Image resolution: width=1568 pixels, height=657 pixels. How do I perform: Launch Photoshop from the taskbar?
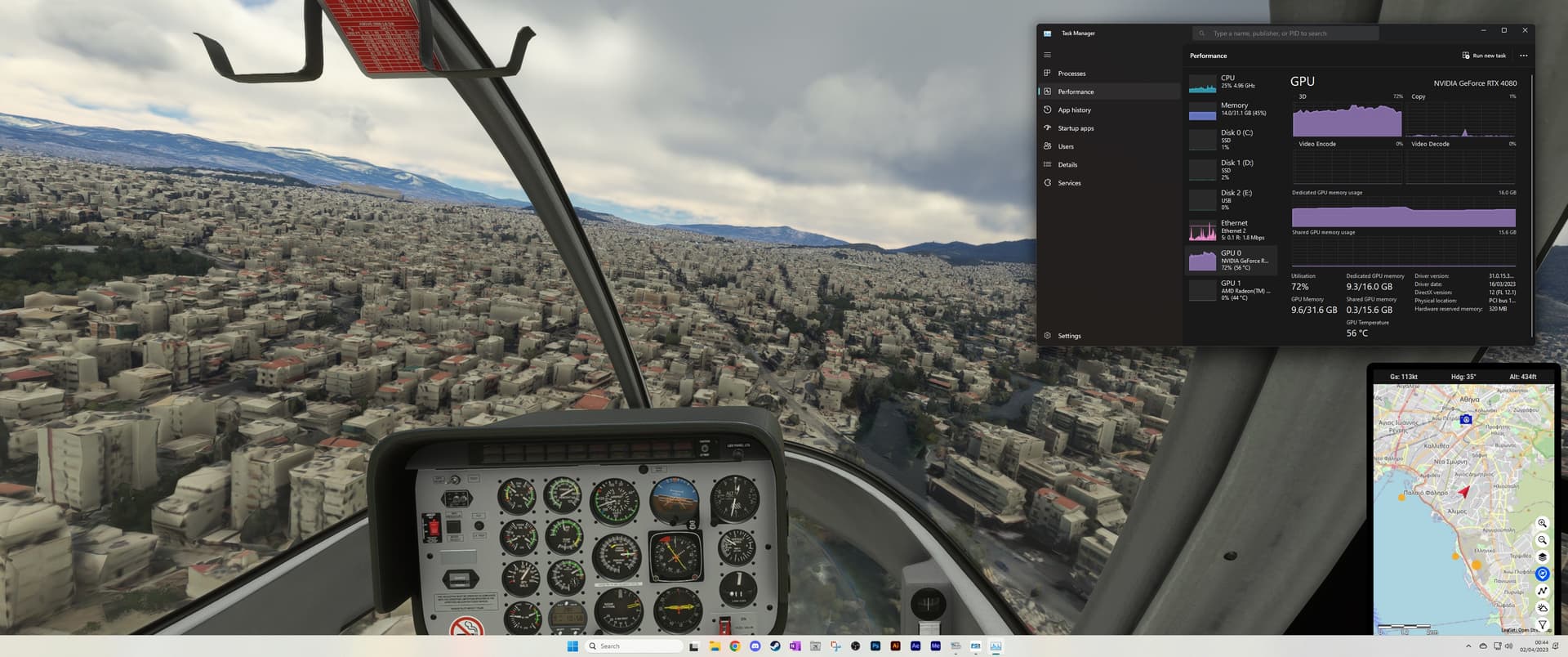pyautogui.click(x=875, y=646)
